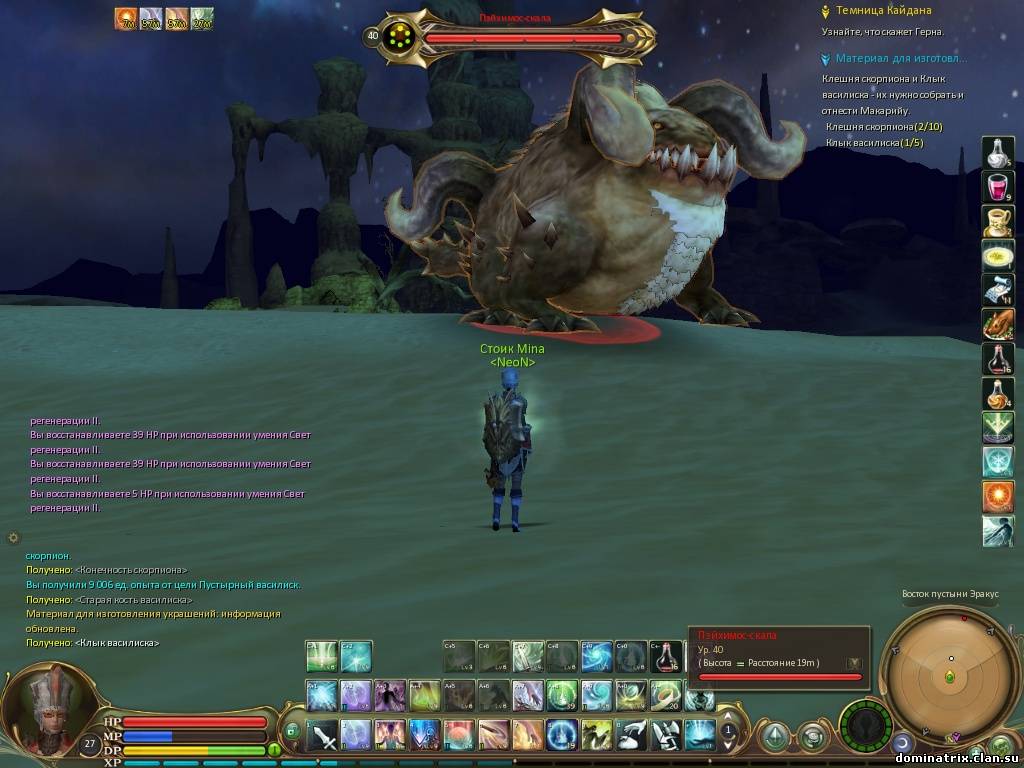Screen dimensions: 1024x768
Task: Use the scroll item on side bar
Action: (x=997, y=290)
